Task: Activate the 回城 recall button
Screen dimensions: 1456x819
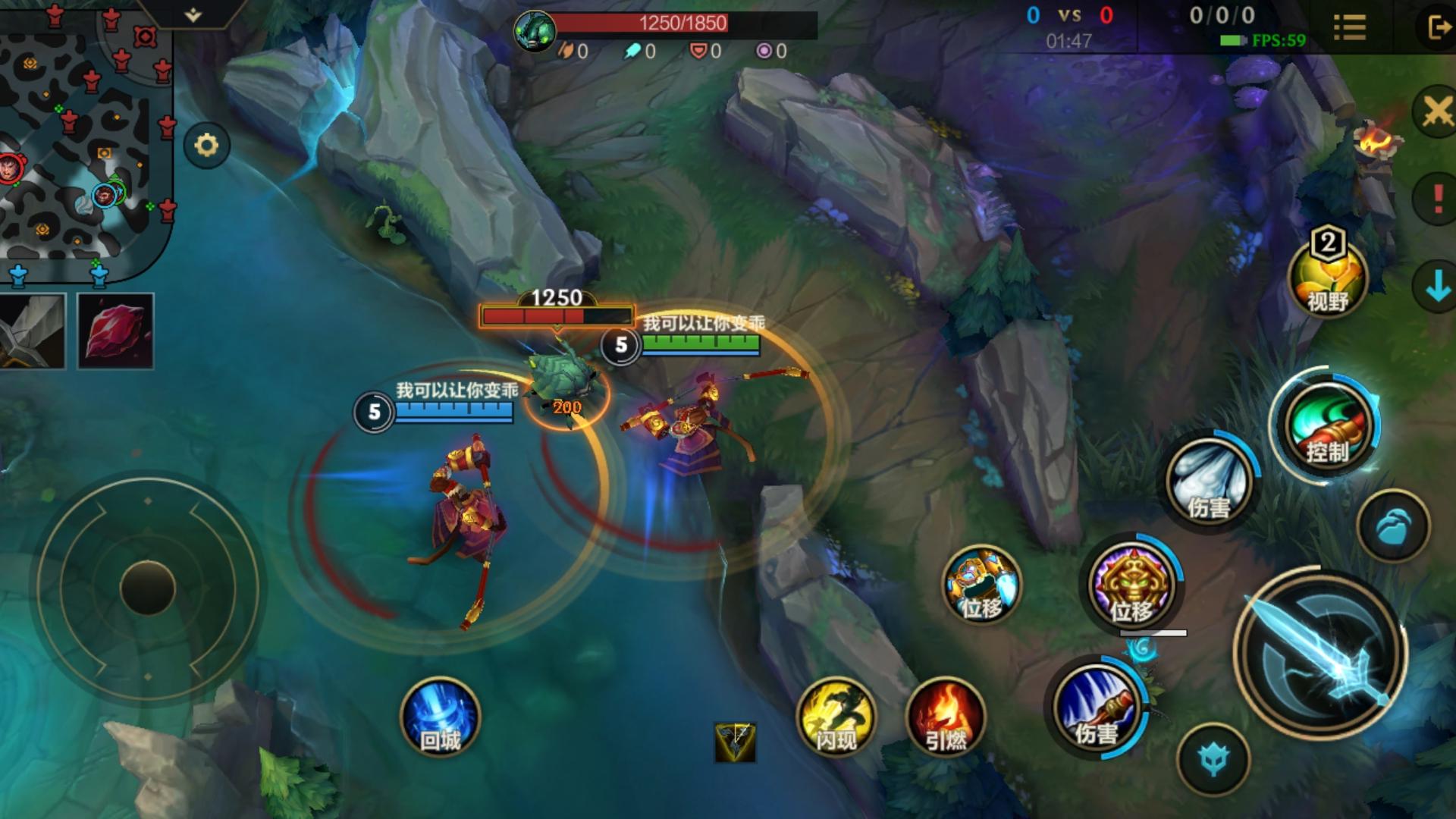Action: coord(440,716)
